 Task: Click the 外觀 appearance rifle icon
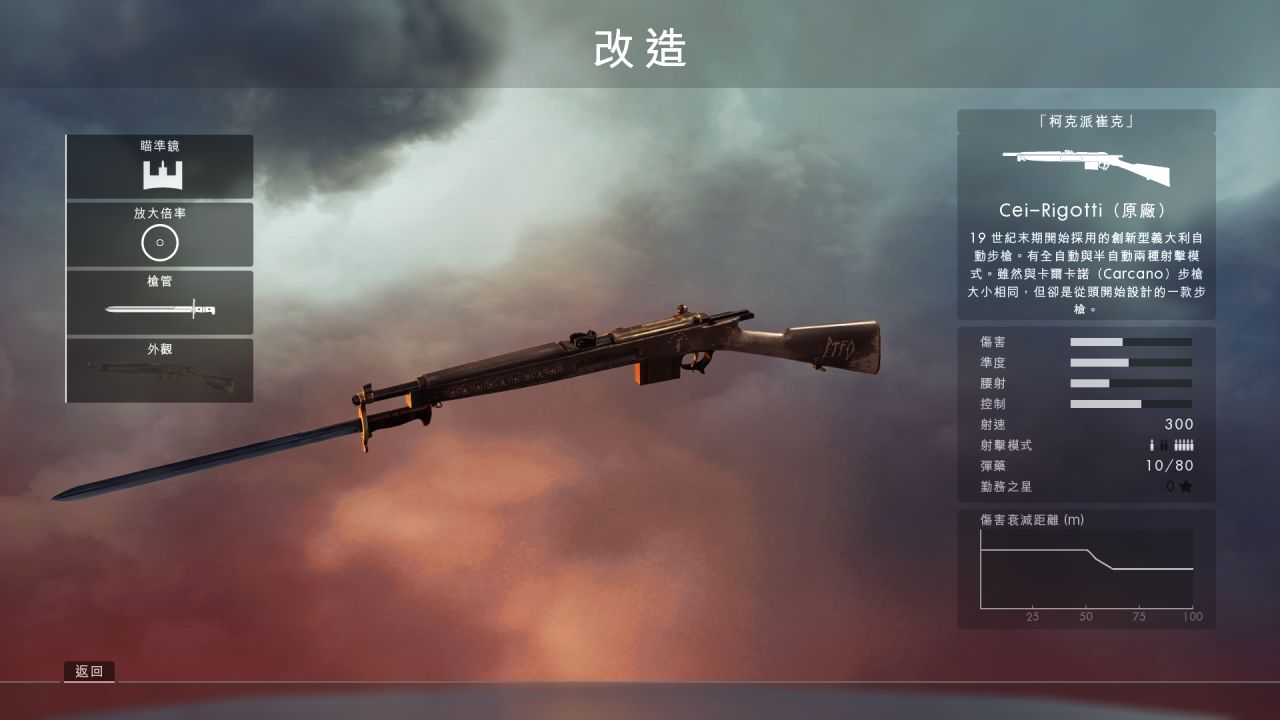click(x=160, y=375)
